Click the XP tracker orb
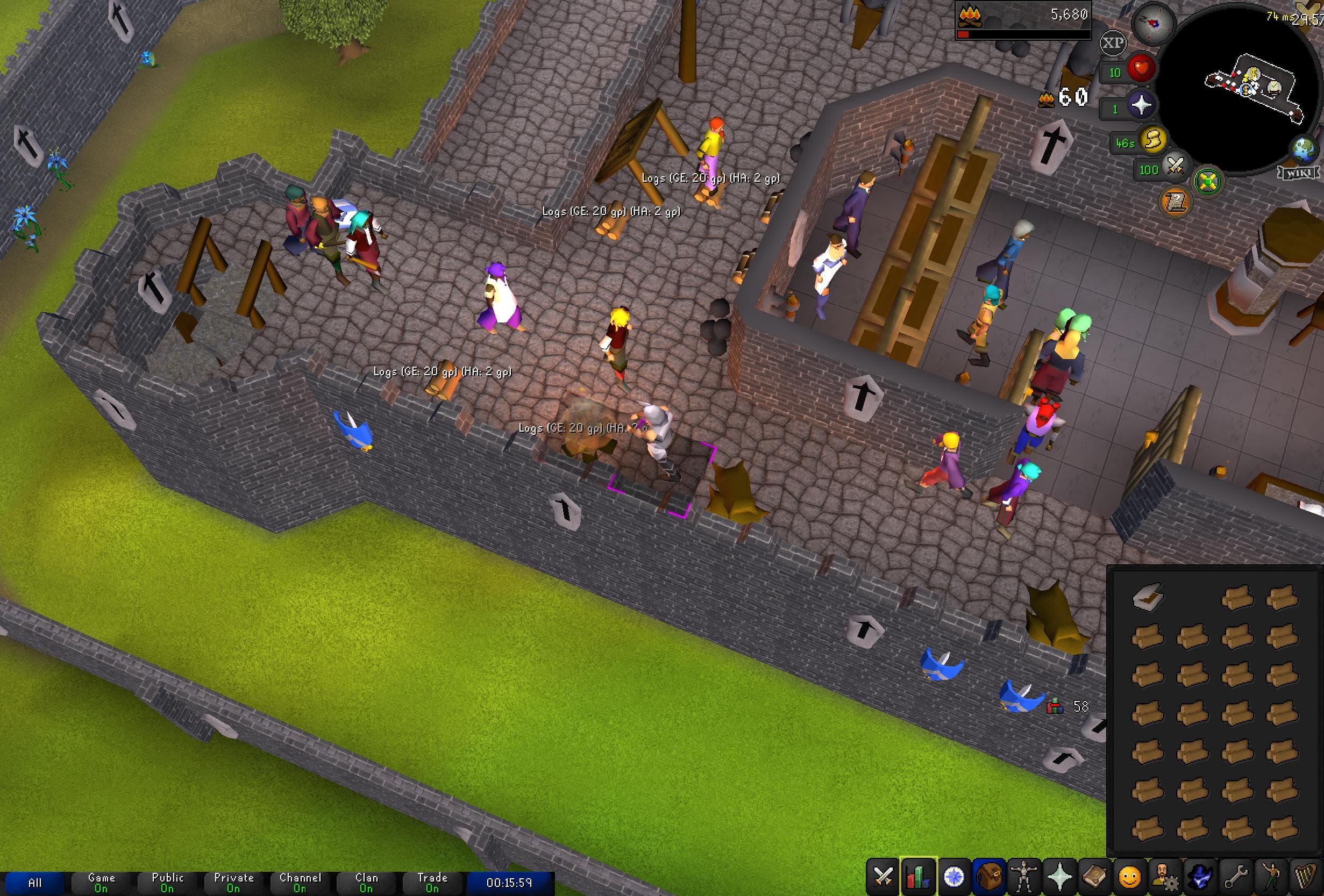Image resolution: width=1324 pixels, height=896 pixels. (x=1112, y=43)
